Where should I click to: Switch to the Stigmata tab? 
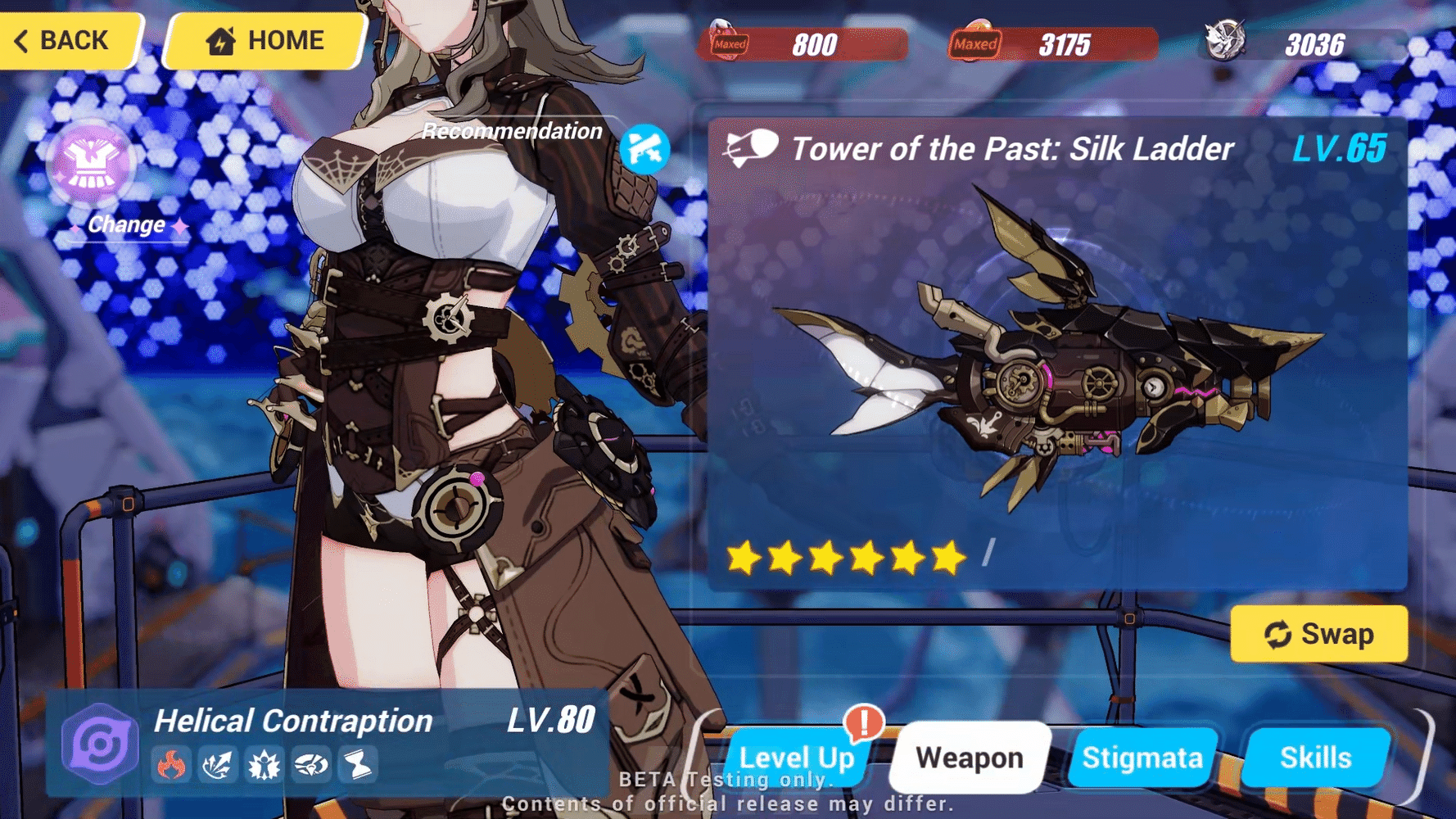pyautogui.click(x=1142, y=758)
